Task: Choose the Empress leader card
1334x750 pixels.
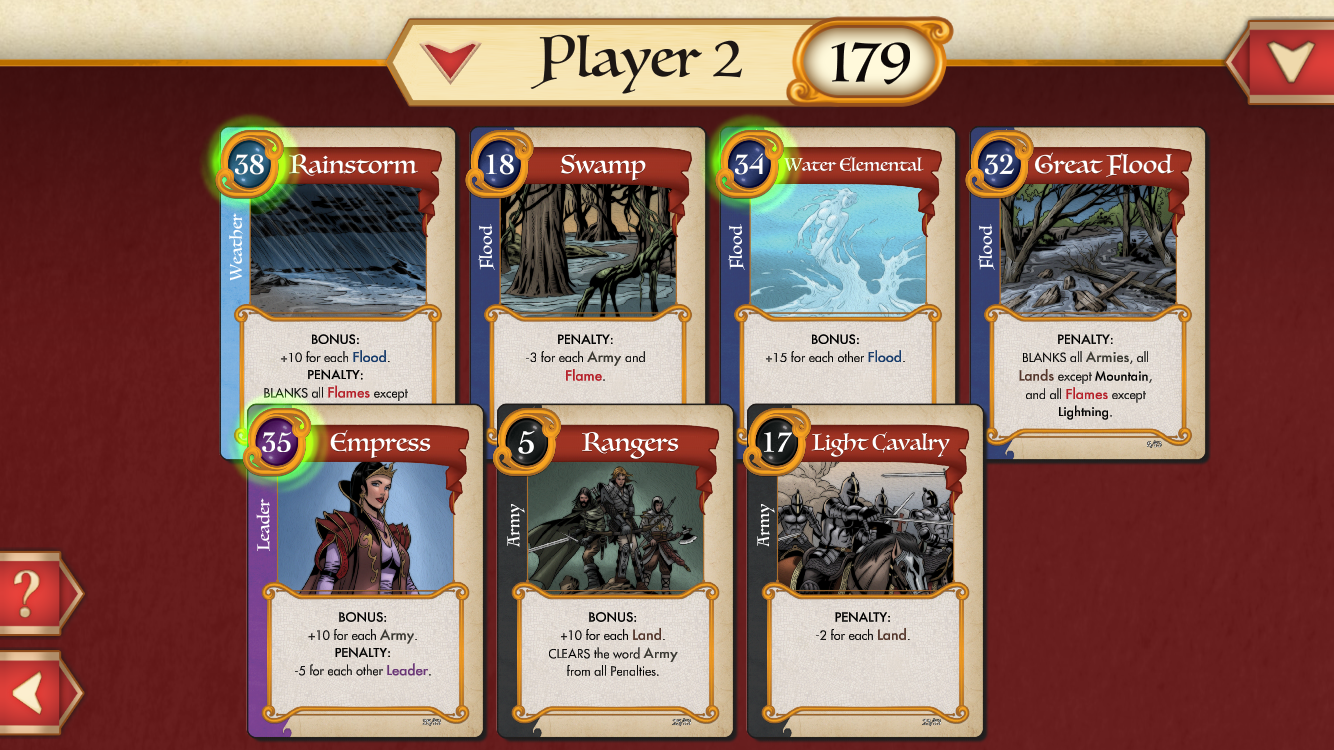Action: [366, 570]
